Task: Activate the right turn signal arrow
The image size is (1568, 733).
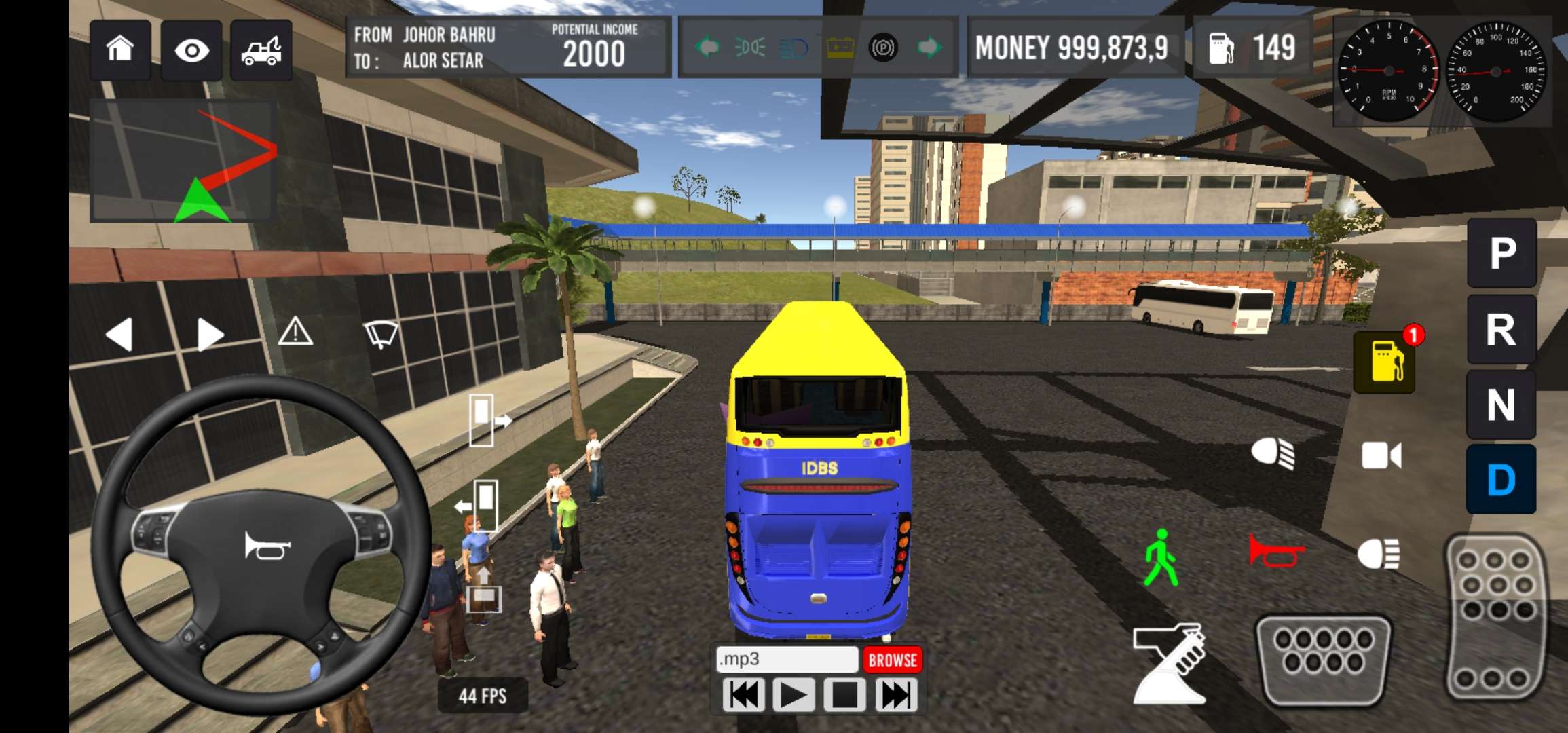Action: pyautogui.click(x=210, y=334)
